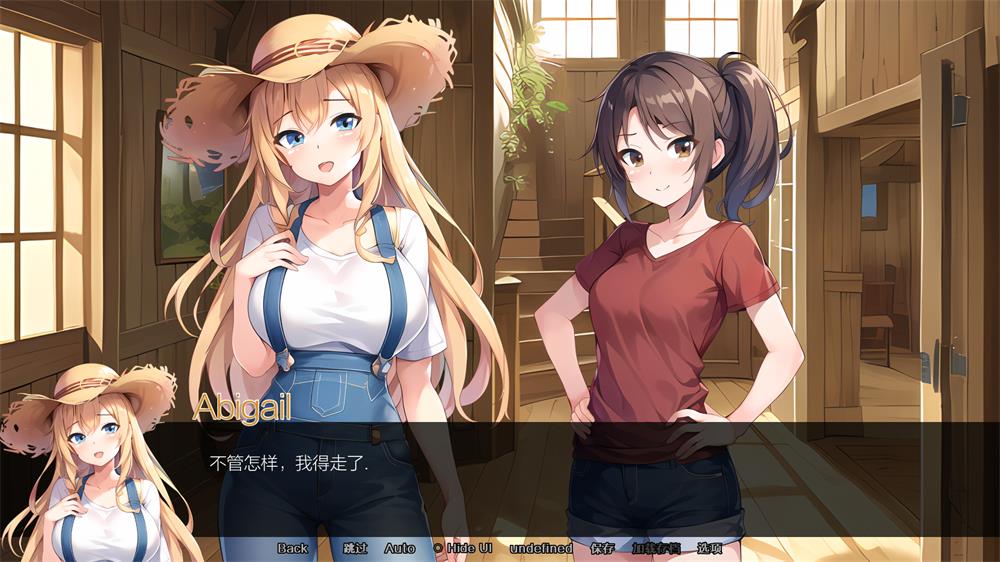This screenshot has height=562, width=1000.
Task: Open the load save menu via 加载存档
Action: pyautogui.click(x=656, y=548)
